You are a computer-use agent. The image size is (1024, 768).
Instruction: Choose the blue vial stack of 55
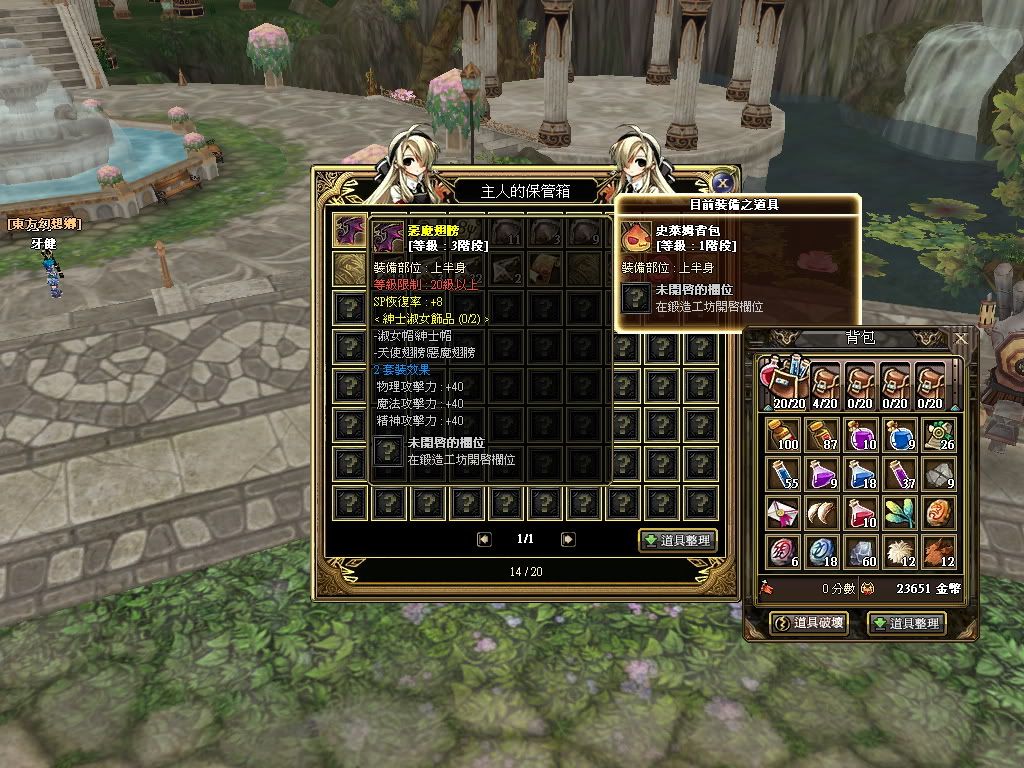pos(785,474)
